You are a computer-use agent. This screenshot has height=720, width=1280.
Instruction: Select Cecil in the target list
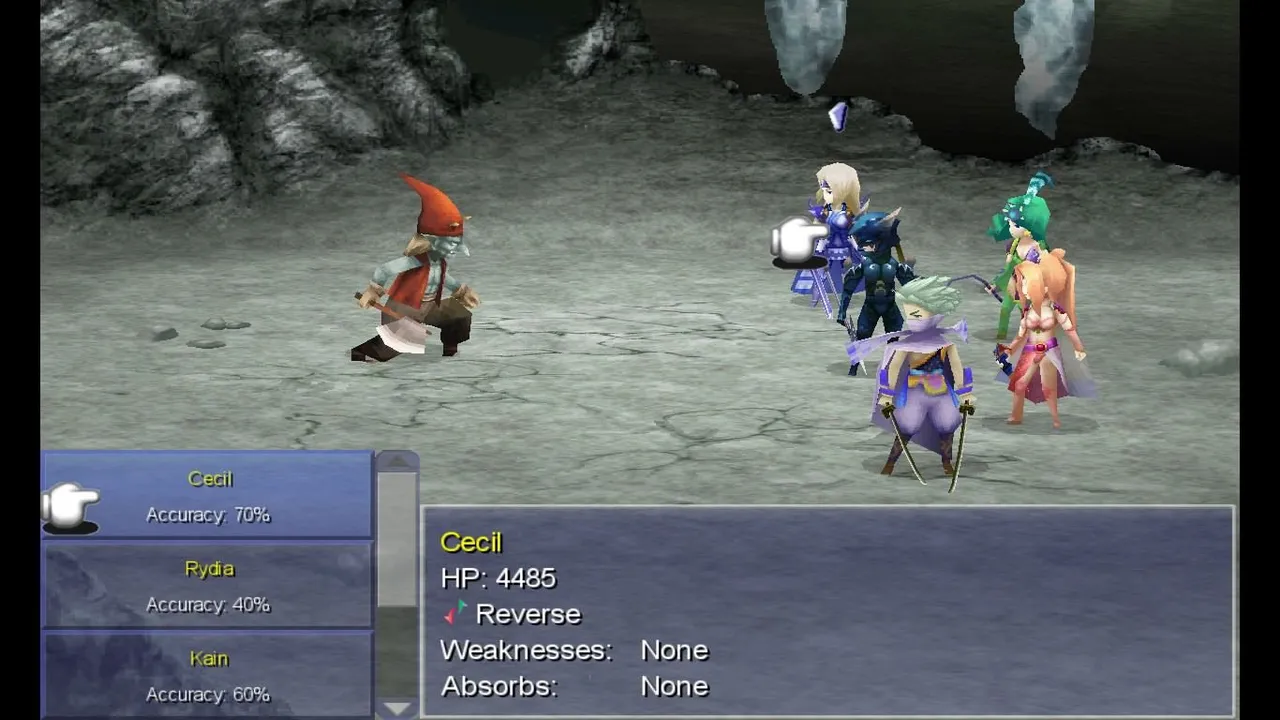(208, 495)
